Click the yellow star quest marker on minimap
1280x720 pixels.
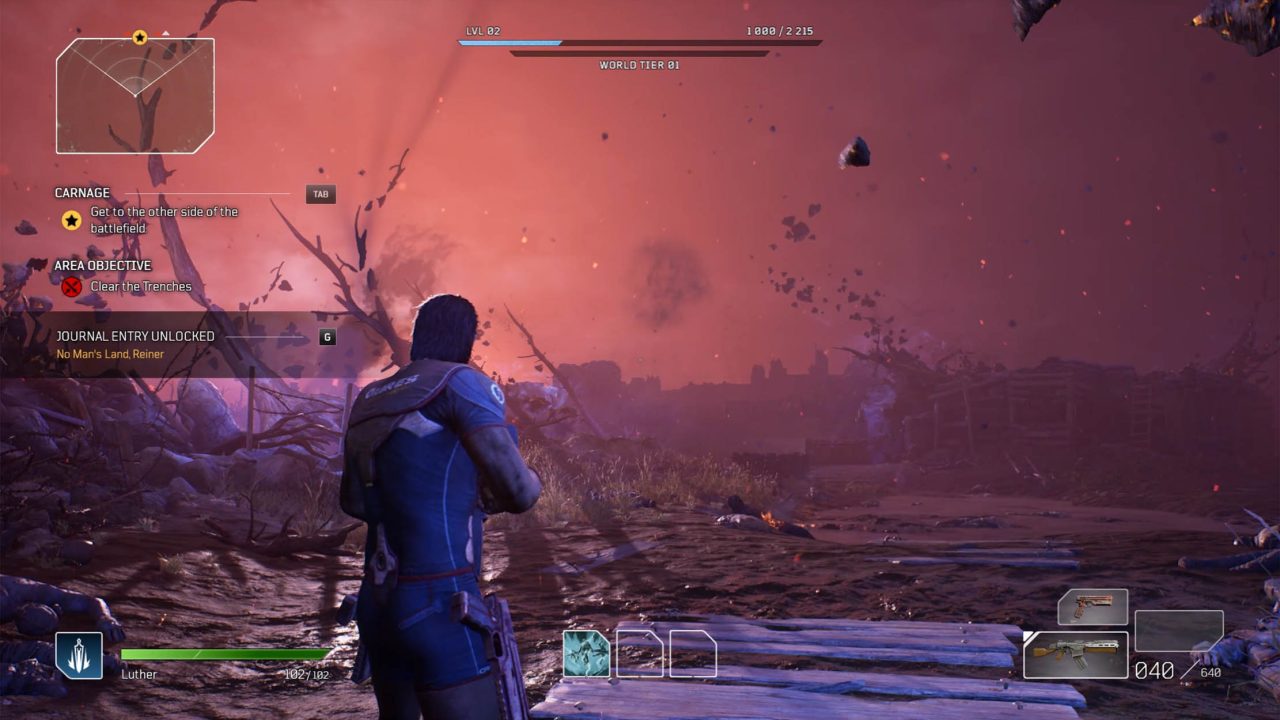[140, 38]
